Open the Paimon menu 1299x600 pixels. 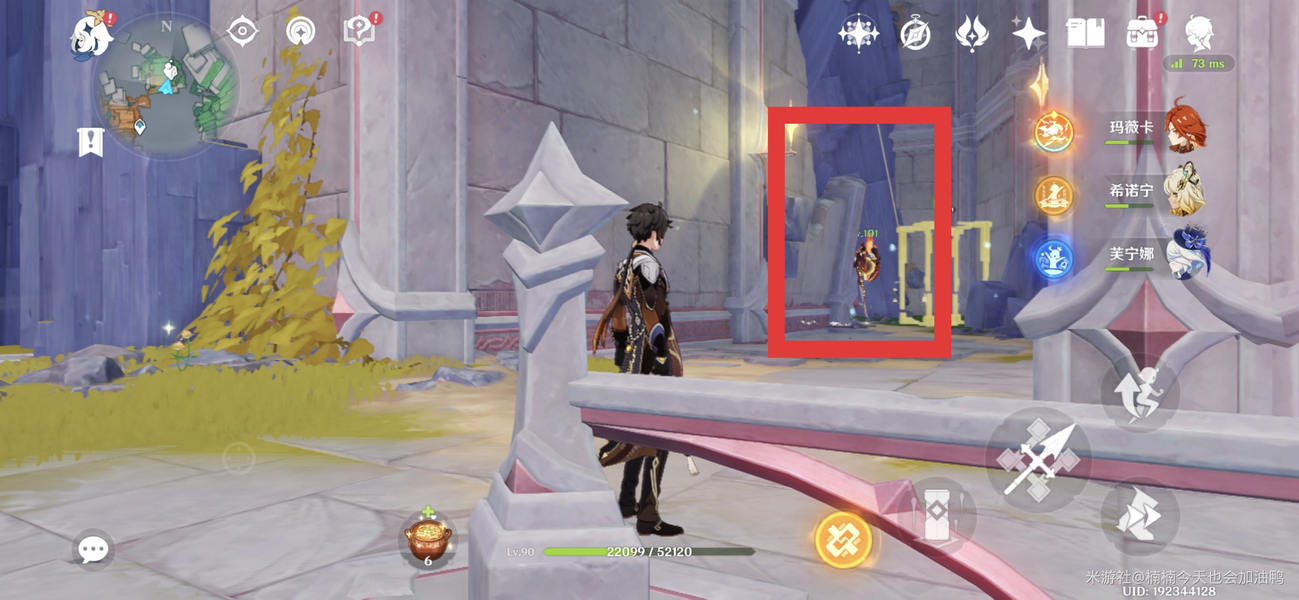[x=90, y=34]
